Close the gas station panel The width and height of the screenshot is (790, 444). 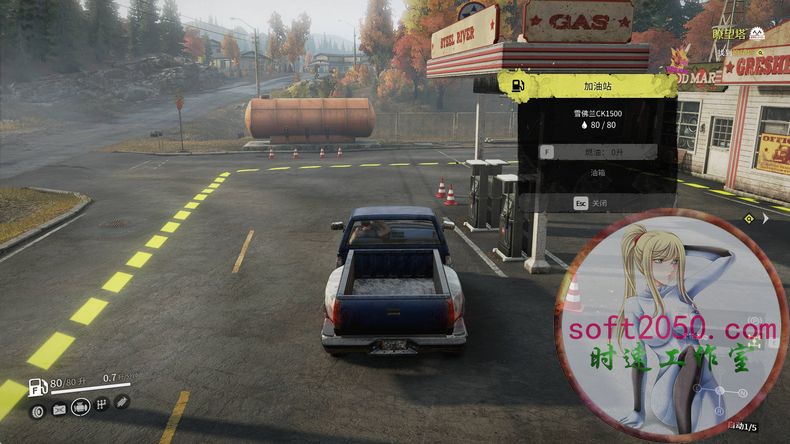(597, 202)
